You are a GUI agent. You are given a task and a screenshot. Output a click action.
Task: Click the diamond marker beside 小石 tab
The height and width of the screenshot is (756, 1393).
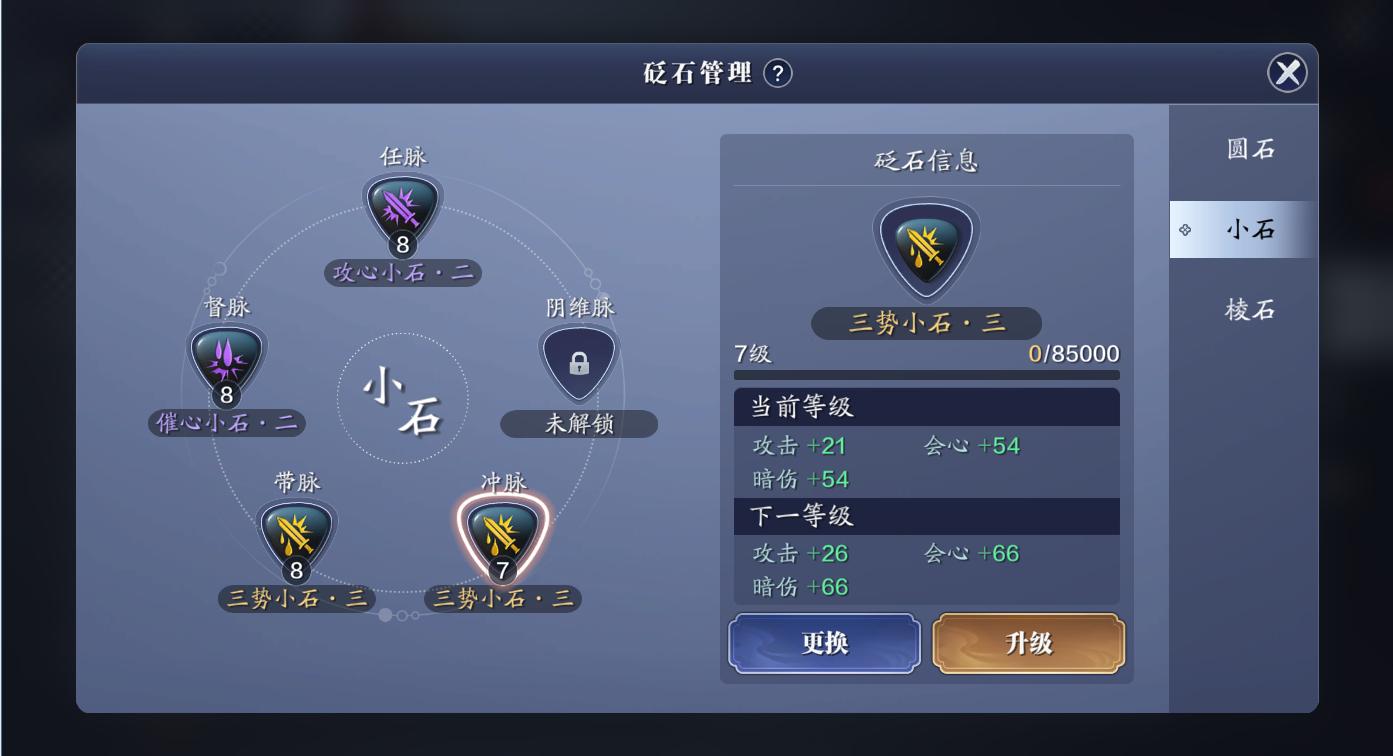click(x=1184, y=229)
